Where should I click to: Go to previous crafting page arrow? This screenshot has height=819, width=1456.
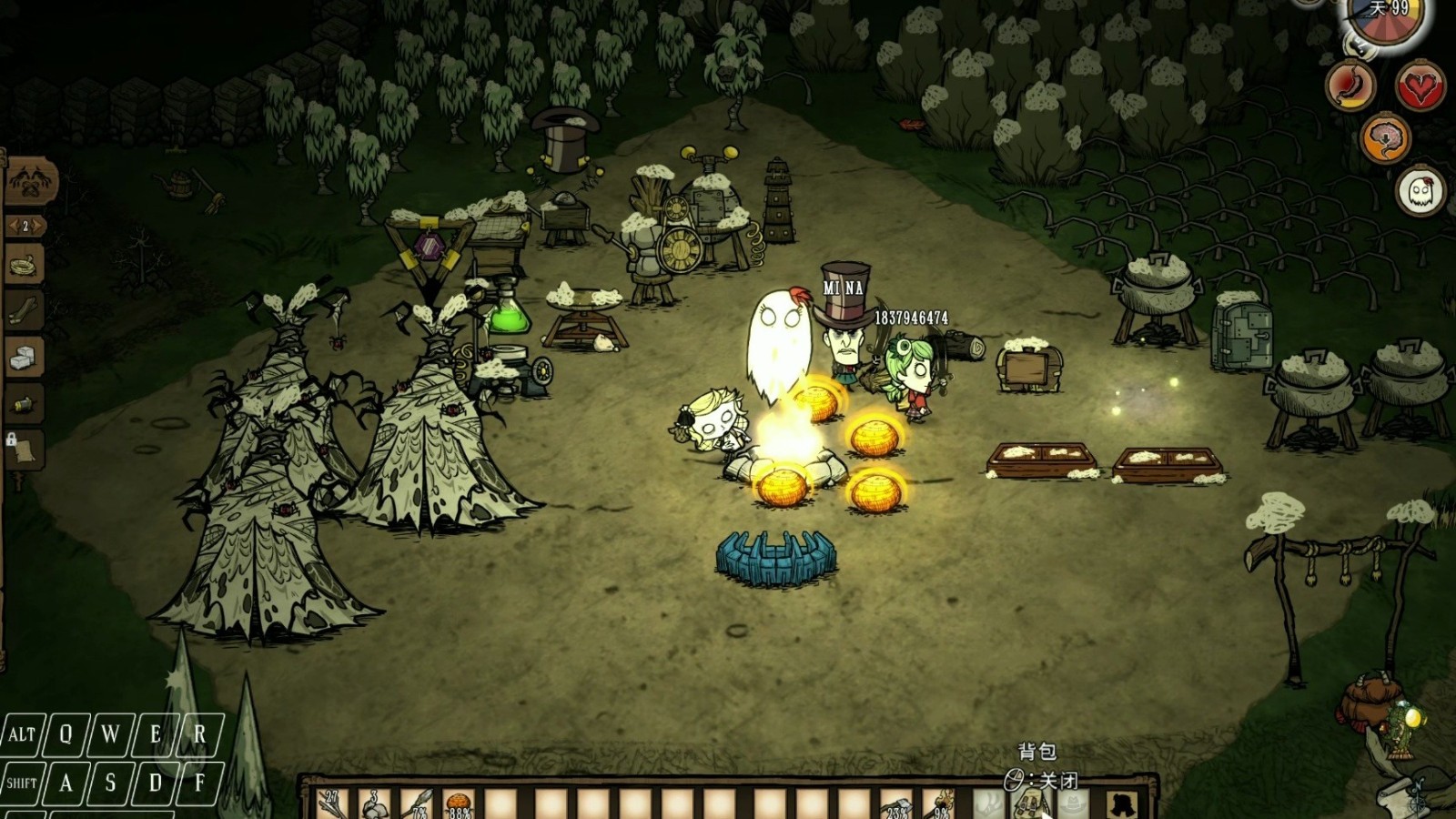coord(12,226)
